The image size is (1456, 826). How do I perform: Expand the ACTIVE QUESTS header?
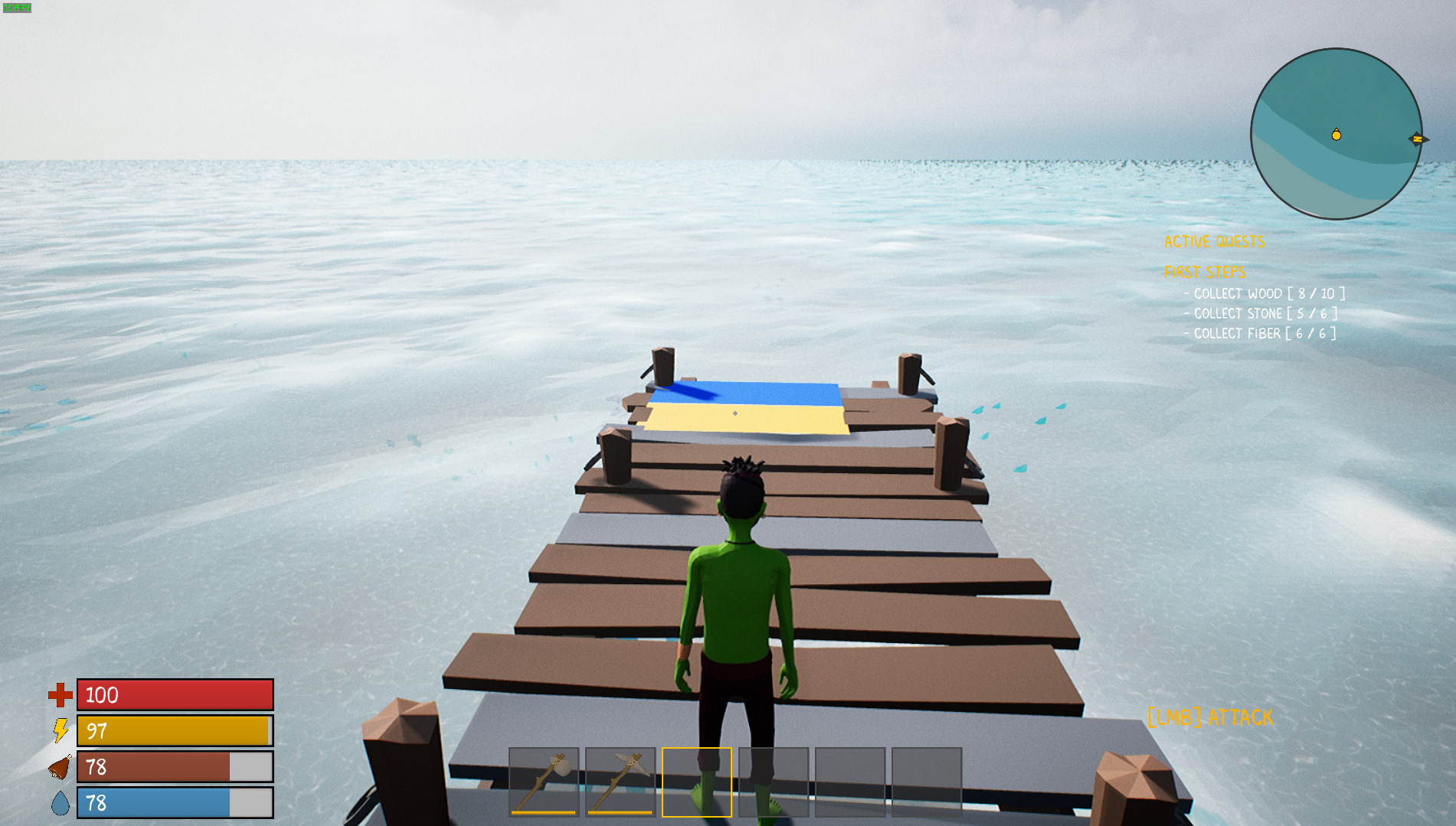(1215, 242)
